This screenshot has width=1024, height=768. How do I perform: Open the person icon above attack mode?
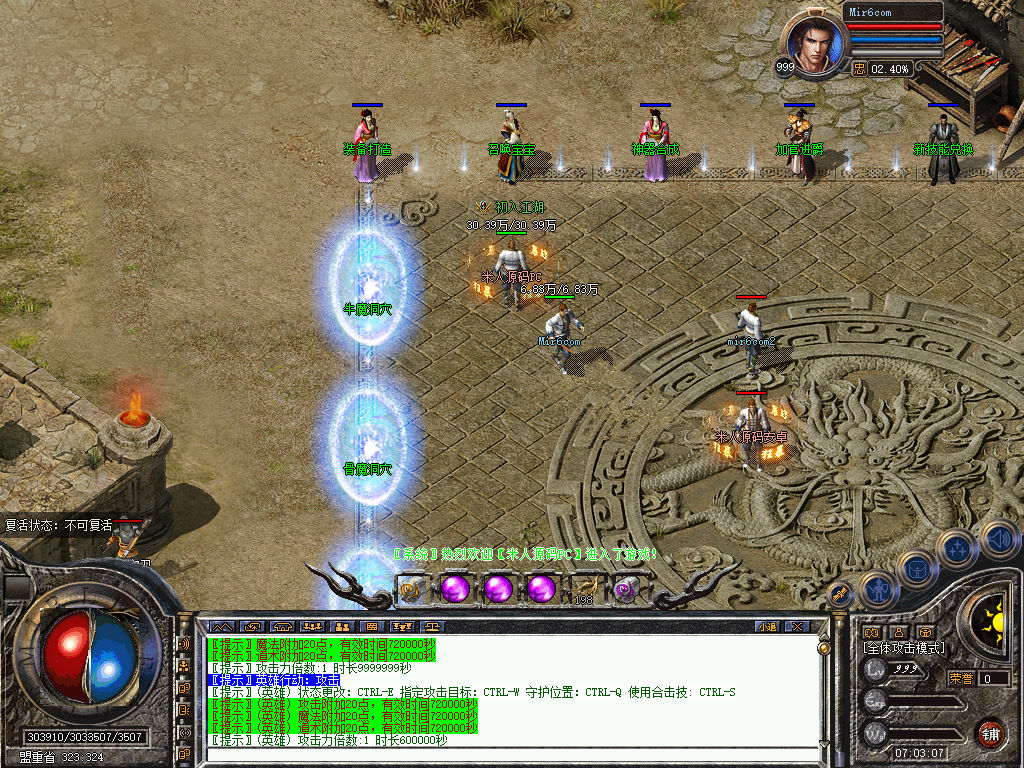[x=898, y=632]
